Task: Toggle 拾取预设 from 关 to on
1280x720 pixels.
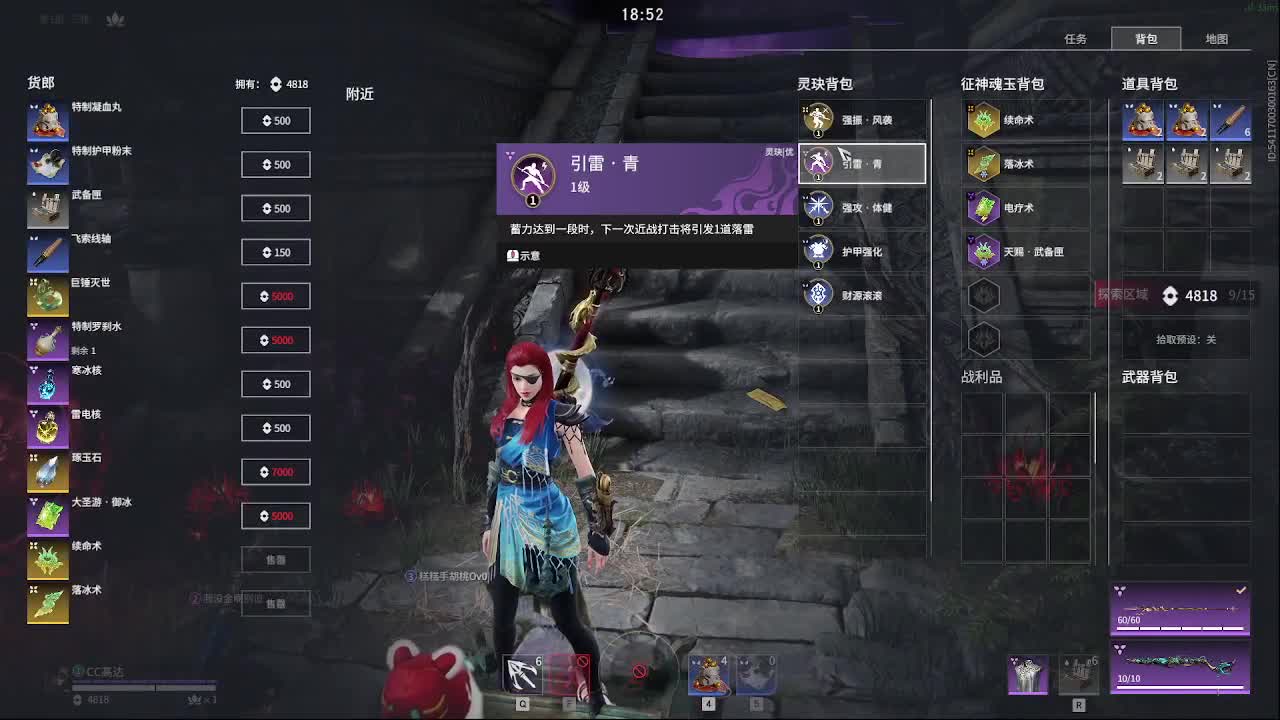Action: pos(1185,340)
